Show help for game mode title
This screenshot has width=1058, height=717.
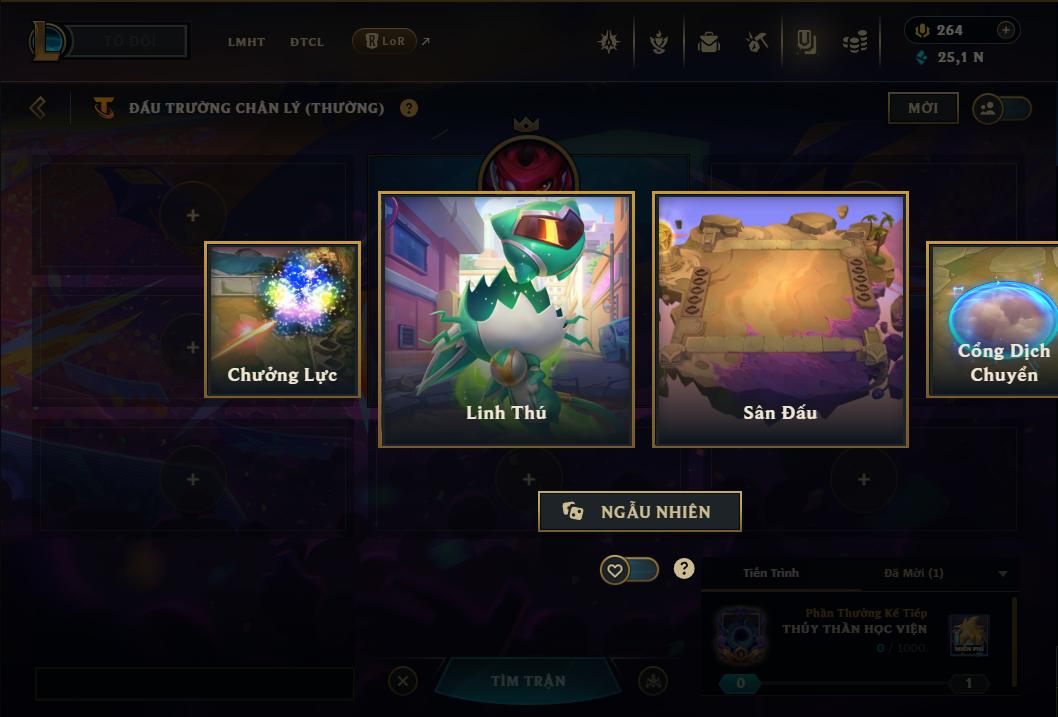pyautogui.click(x=409, y=108)
